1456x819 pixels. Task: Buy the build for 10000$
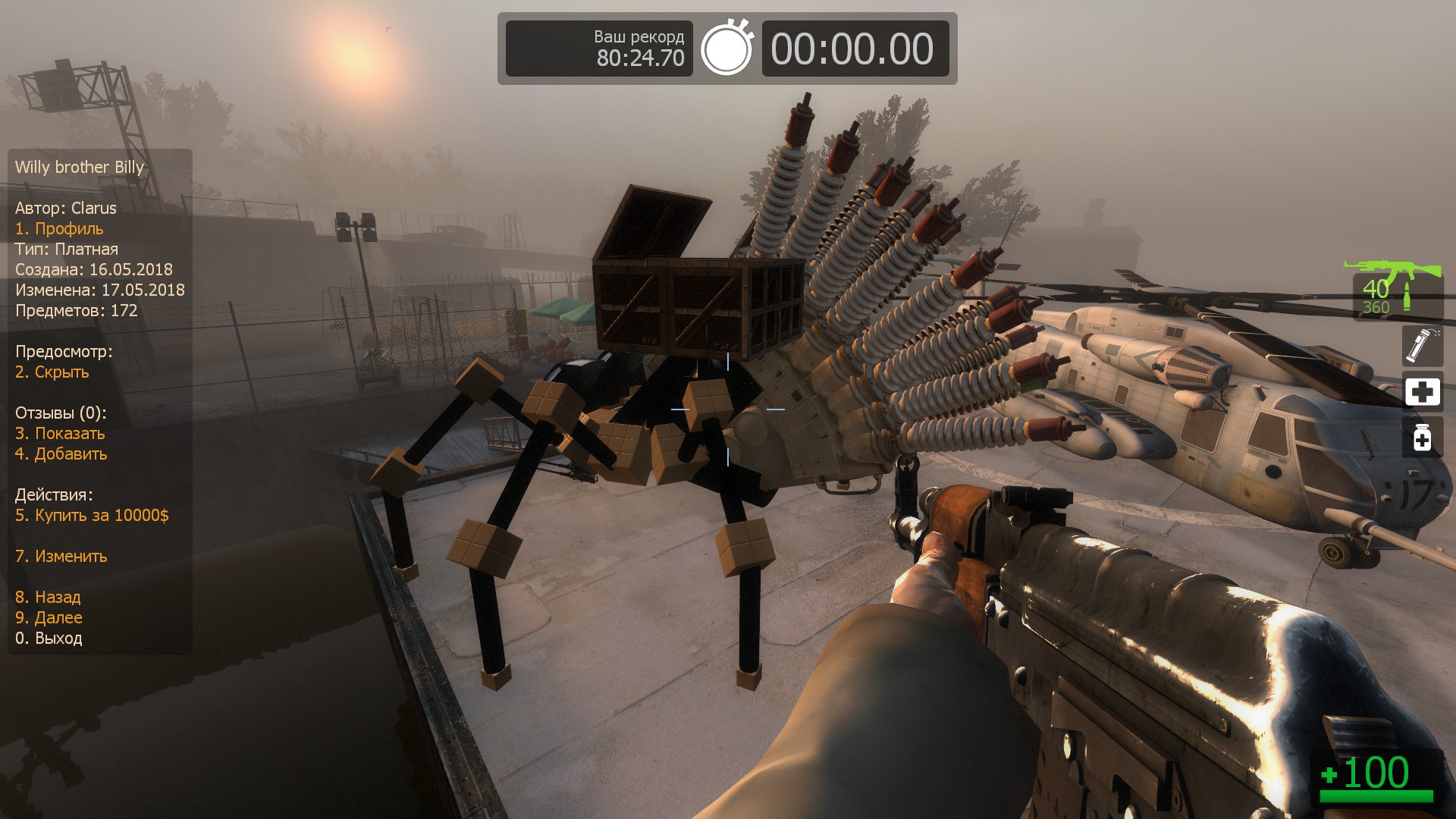92,516
